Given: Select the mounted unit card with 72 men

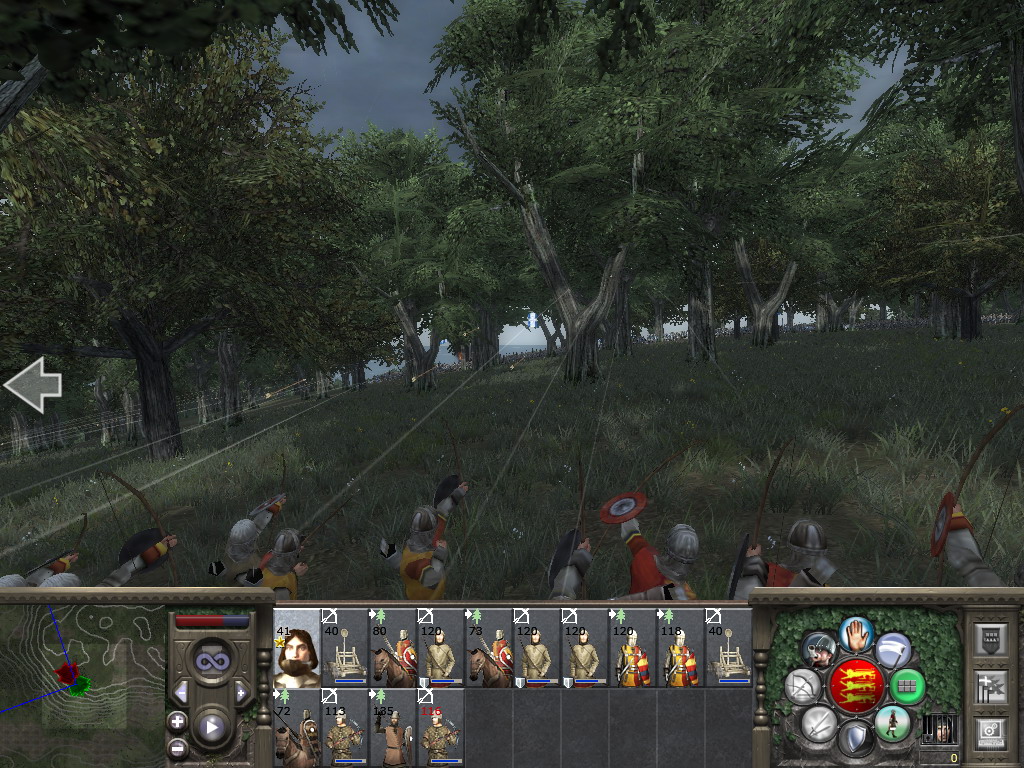Looking at the screenshot, I should pos(296,727).
